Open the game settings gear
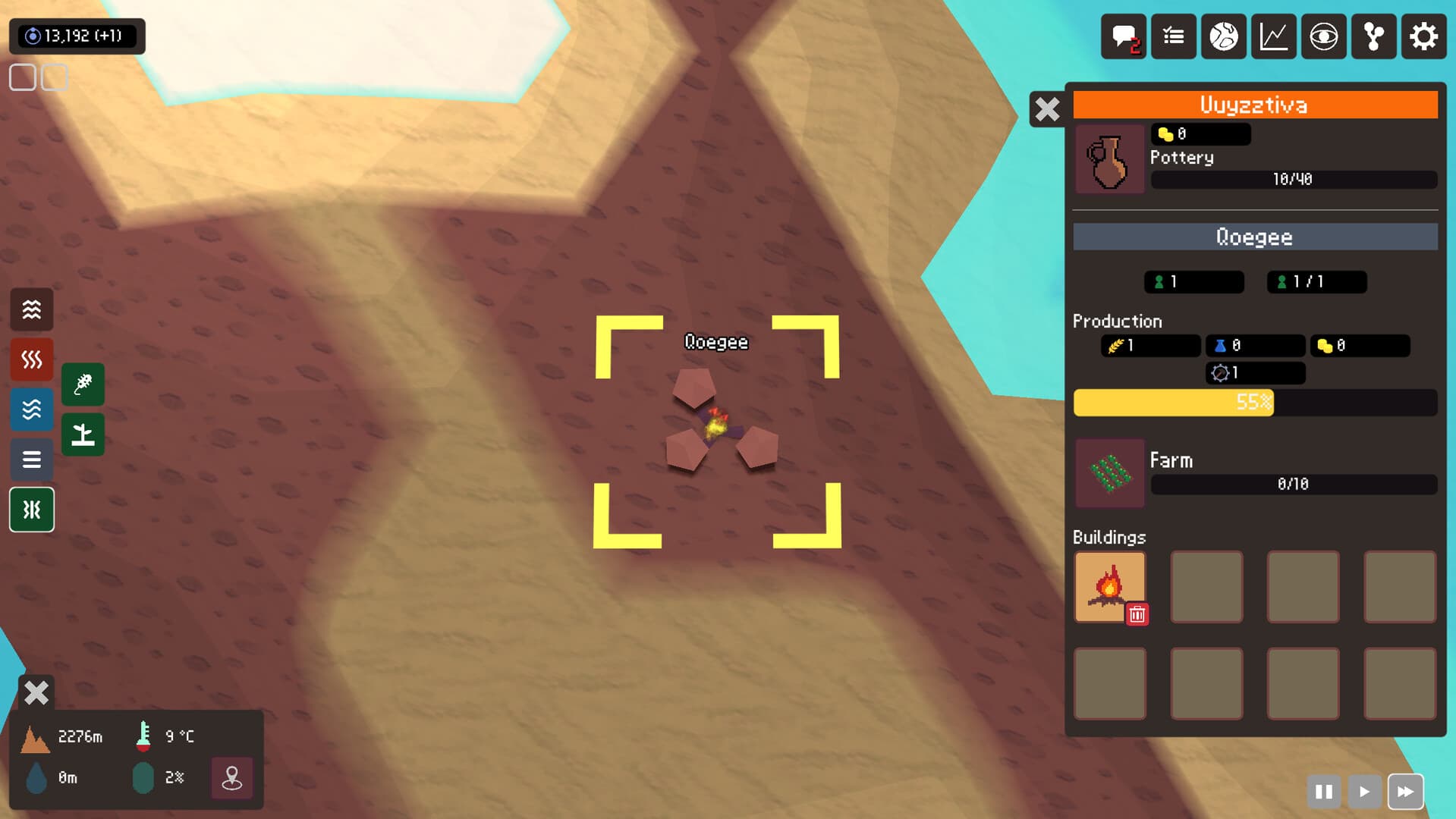The height and width of the screenshot is (819, 1456). pyautogui.click(x=1424, y=36)
